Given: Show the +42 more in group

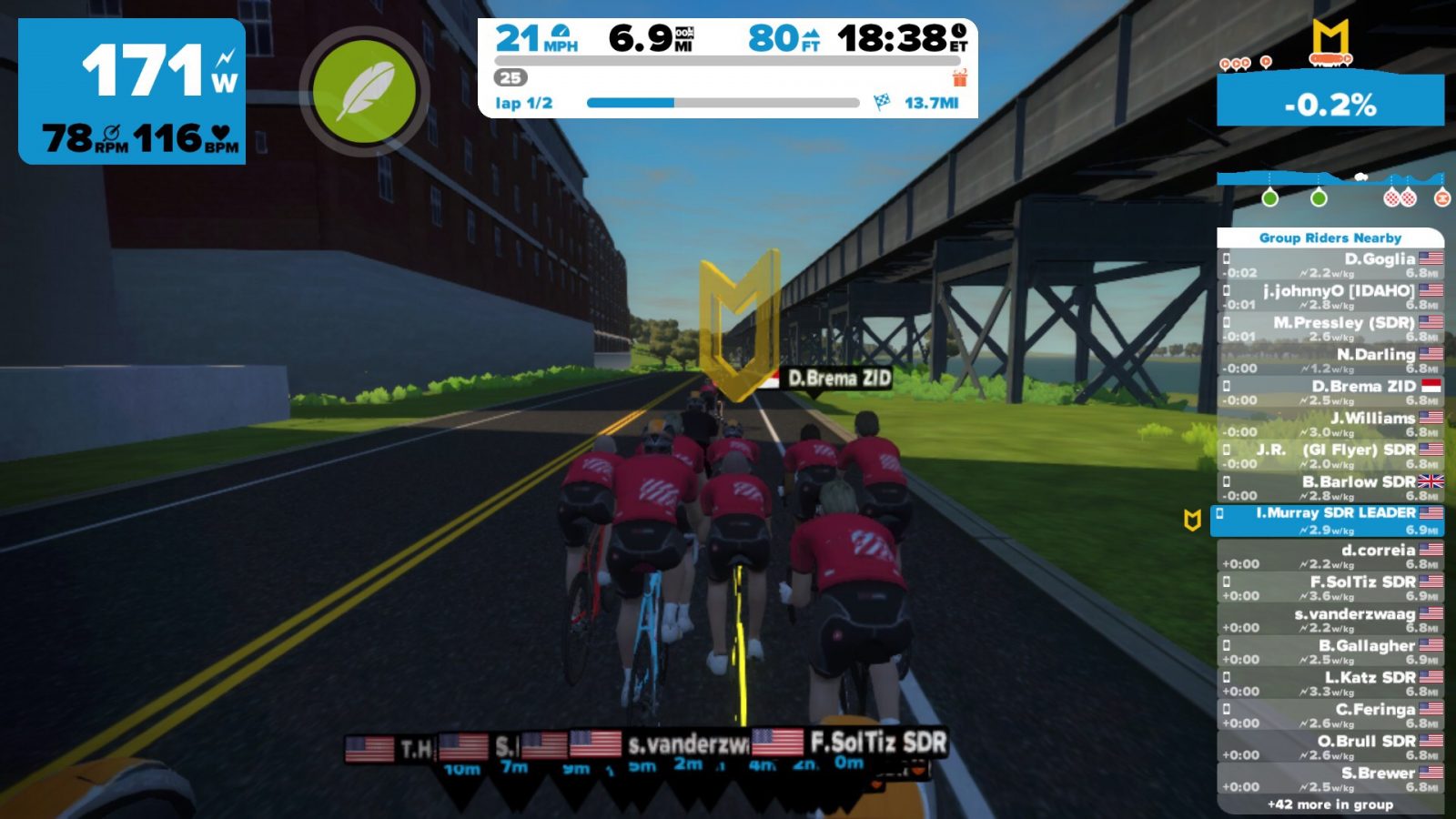Looking at the screenshot, I should (1330, 804).
